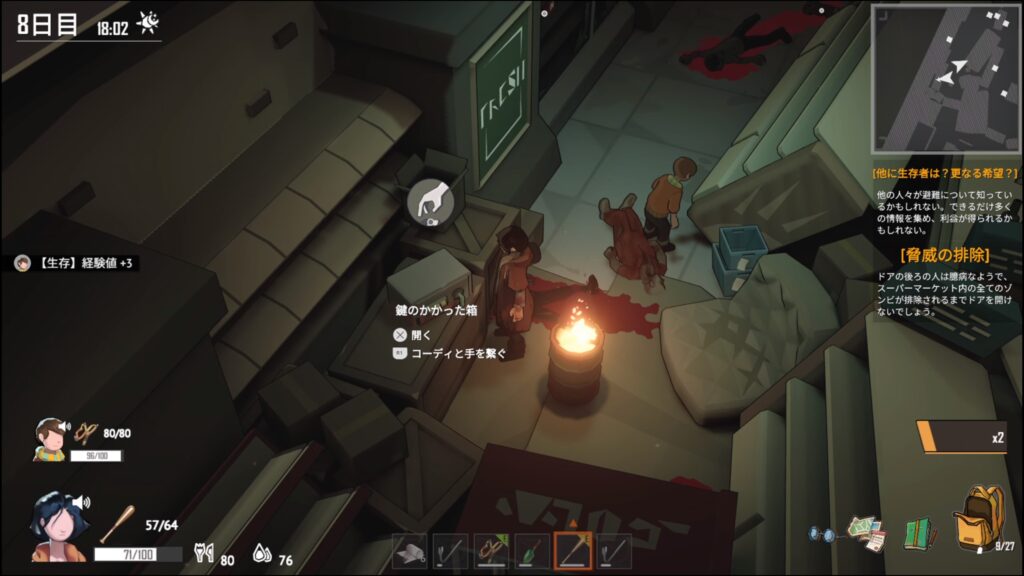Select the boy's portrait with scarf
1024x576 pixels.
pyautogui.click(x=50, y=438)
